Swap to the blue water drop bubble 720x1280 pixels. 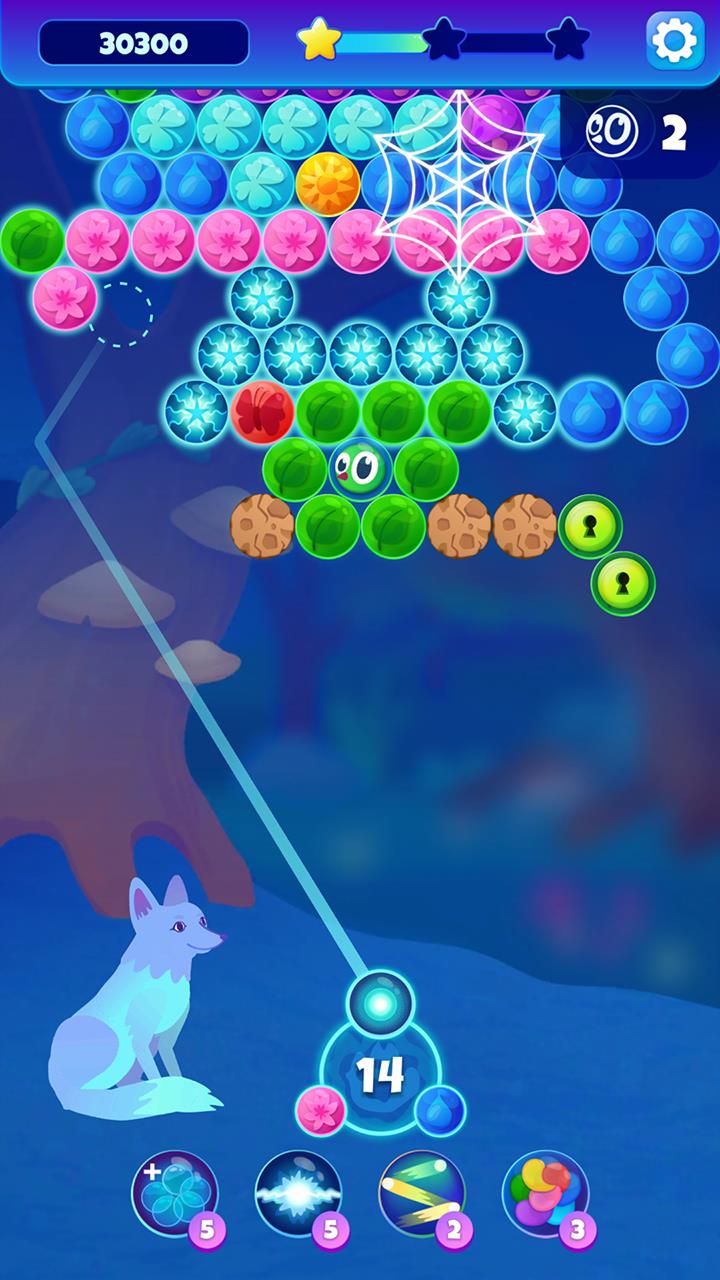pyautogui.click(x=440, y=1110)
